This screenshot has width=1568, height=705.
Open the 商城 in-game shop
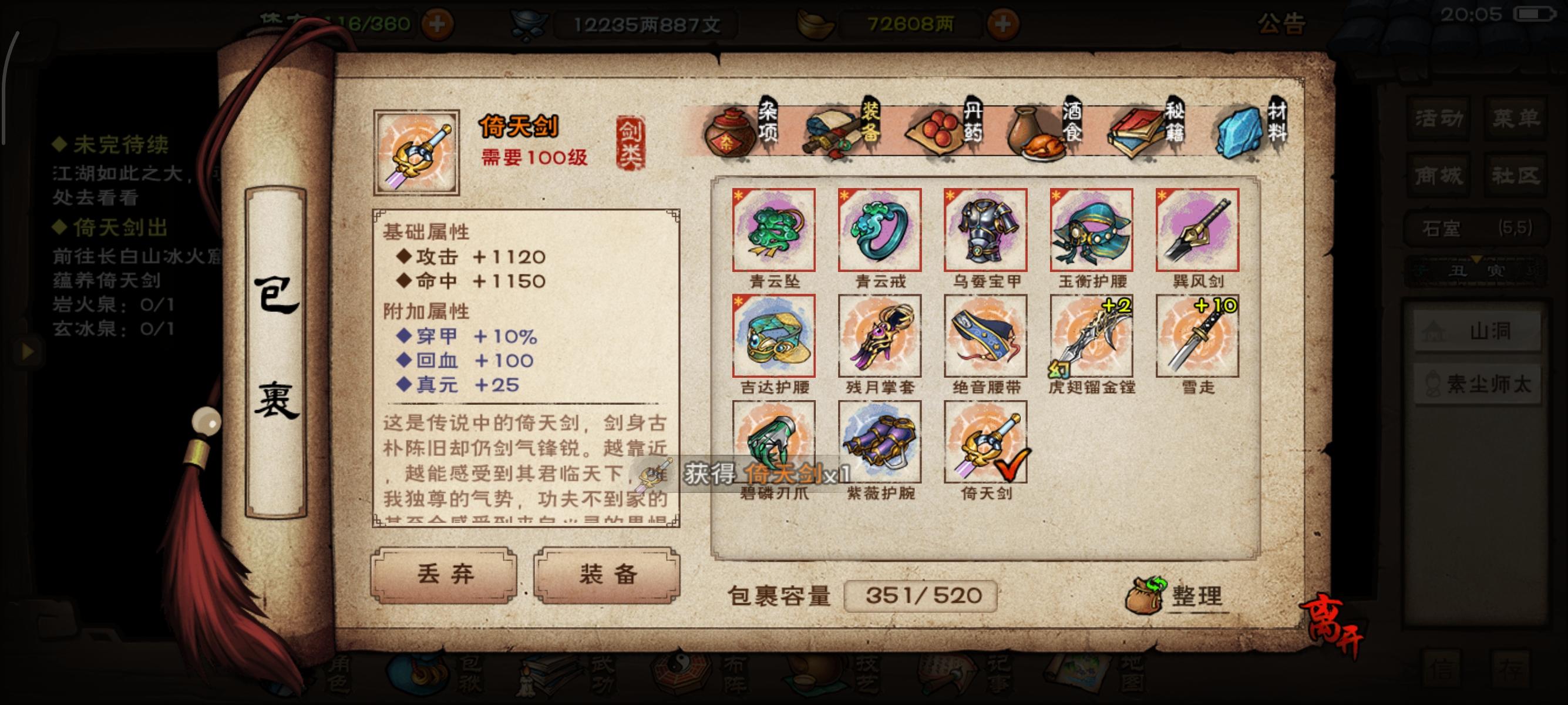point(1438,174)
